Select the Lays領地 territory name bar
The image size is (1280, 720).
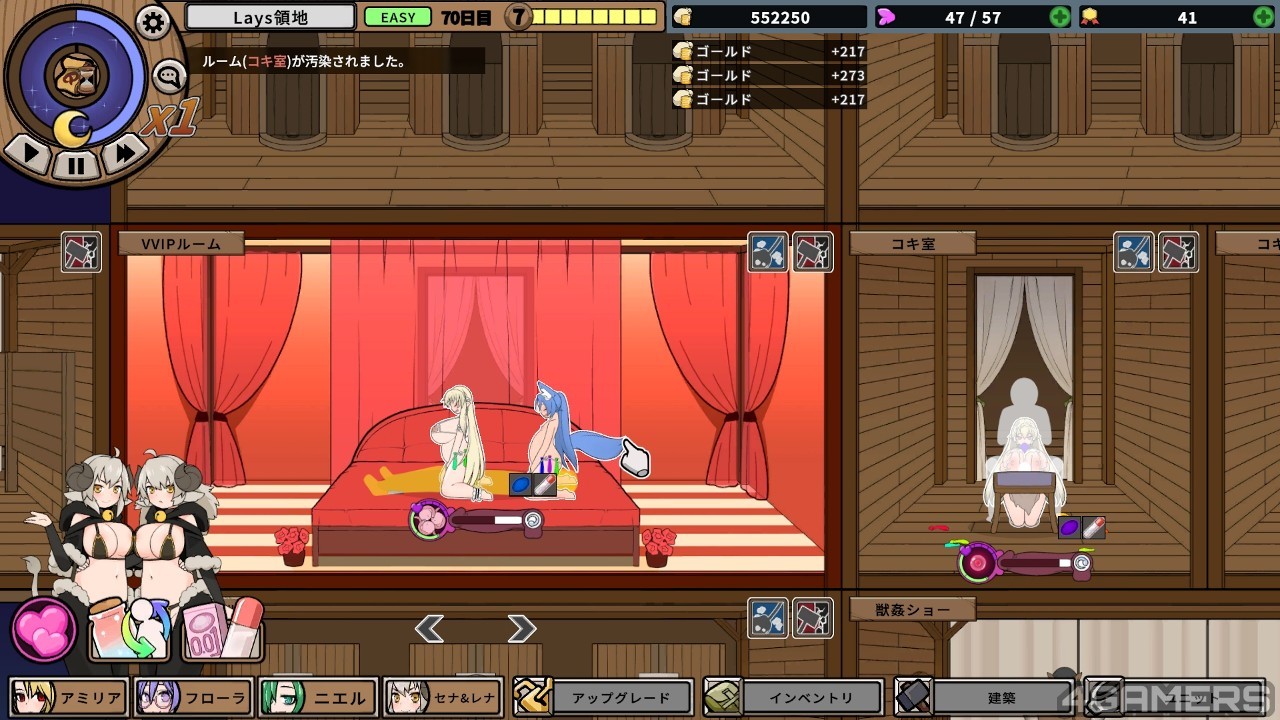coord(270,17)
